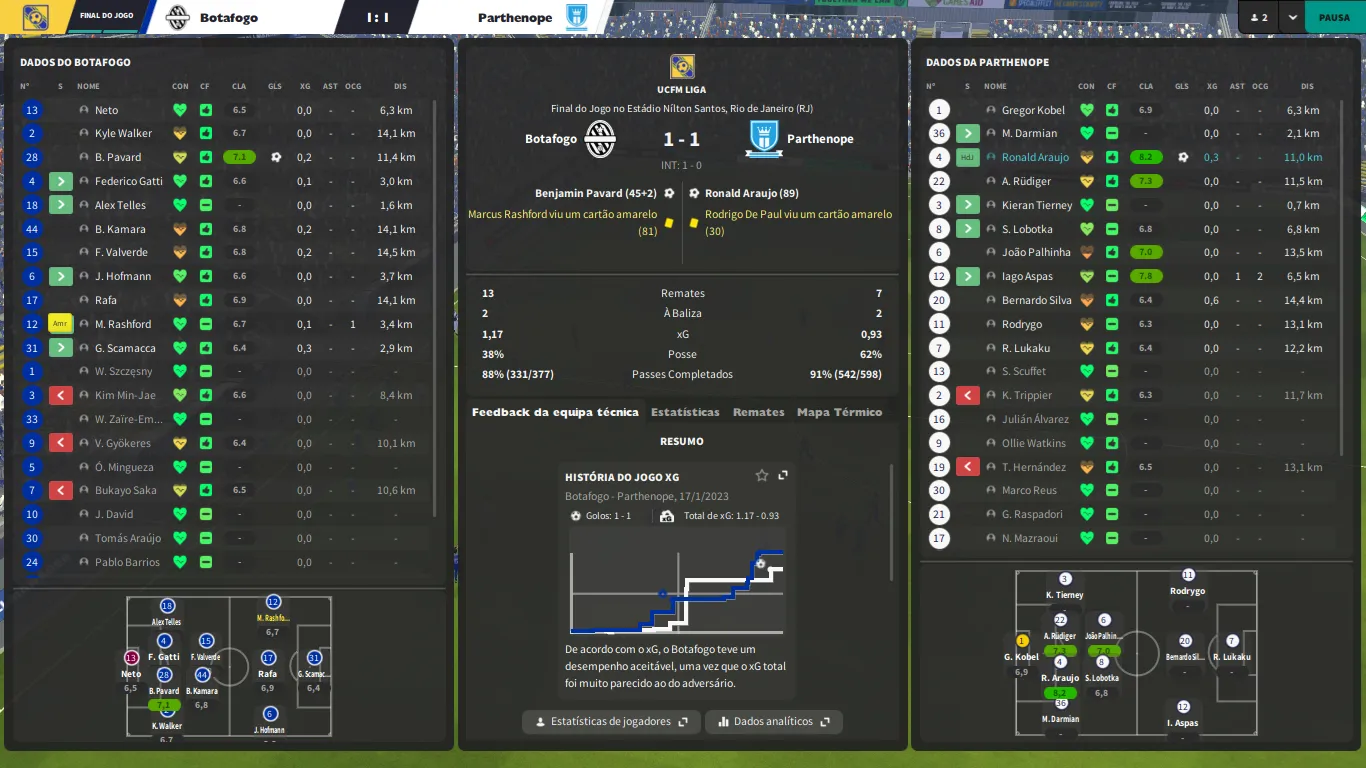The height and width of the screenshot is (768, 1366).
Task: Open the Remates tab
Action: click(758, 412)
